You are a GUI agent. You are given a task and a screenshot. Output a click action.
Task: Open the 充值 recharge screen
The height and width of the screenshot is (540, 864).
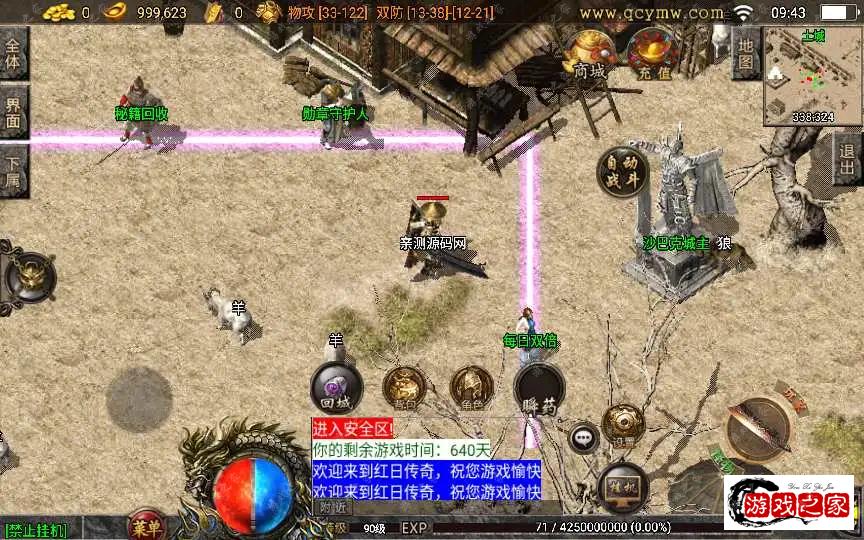[x=652, y=53]
